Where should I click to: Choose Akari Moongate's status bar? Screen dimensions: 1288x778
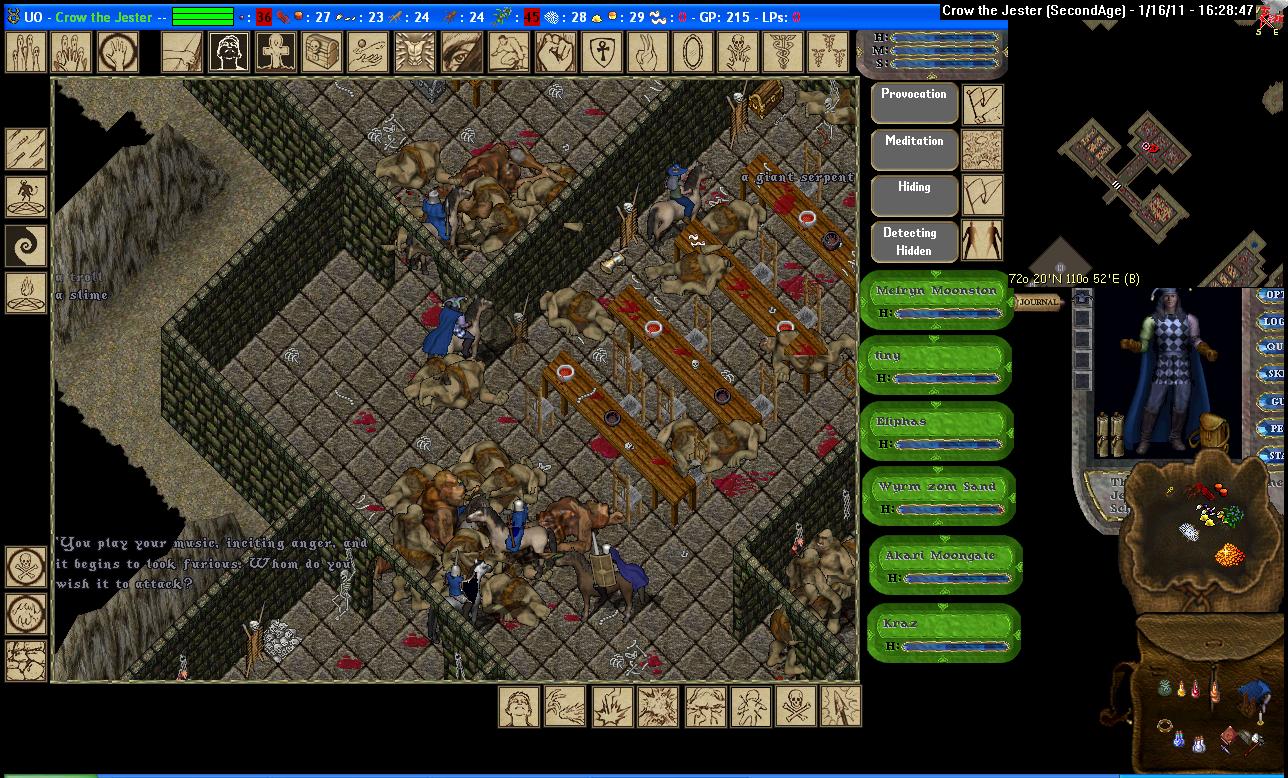click(943, 565)
